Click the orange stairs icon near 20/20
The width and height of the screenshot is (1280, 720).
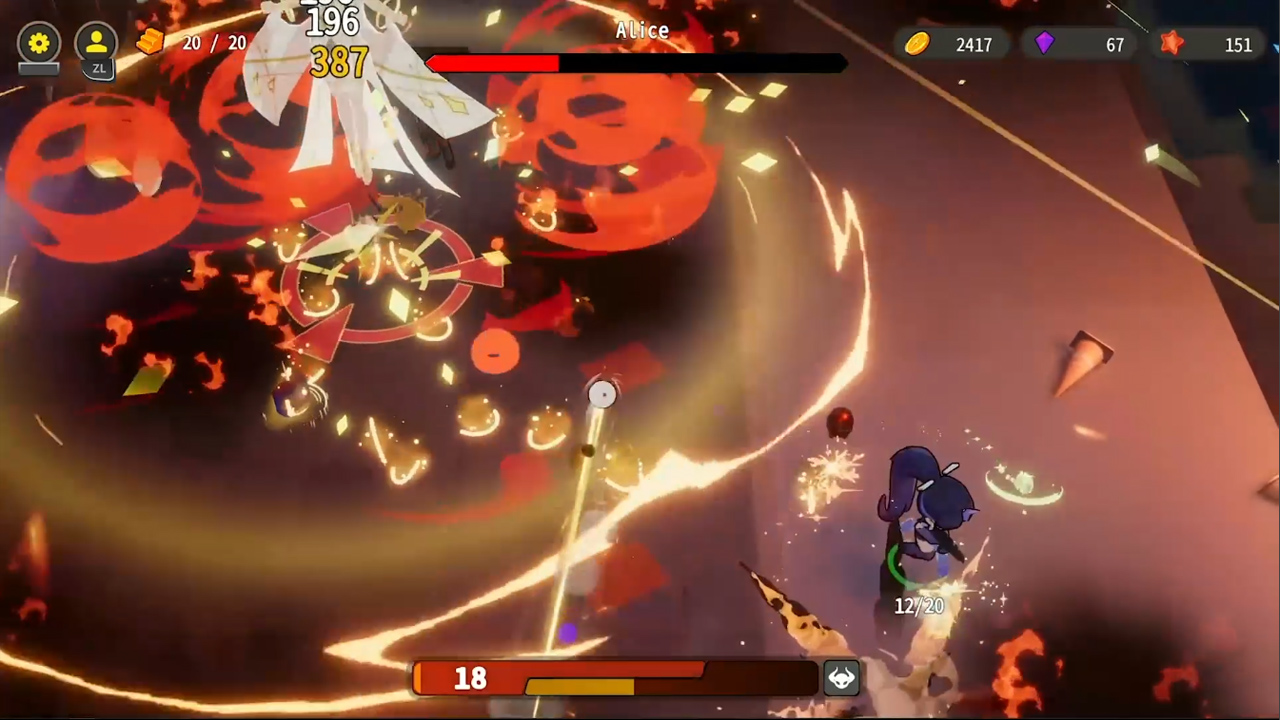tap(148, 42)
